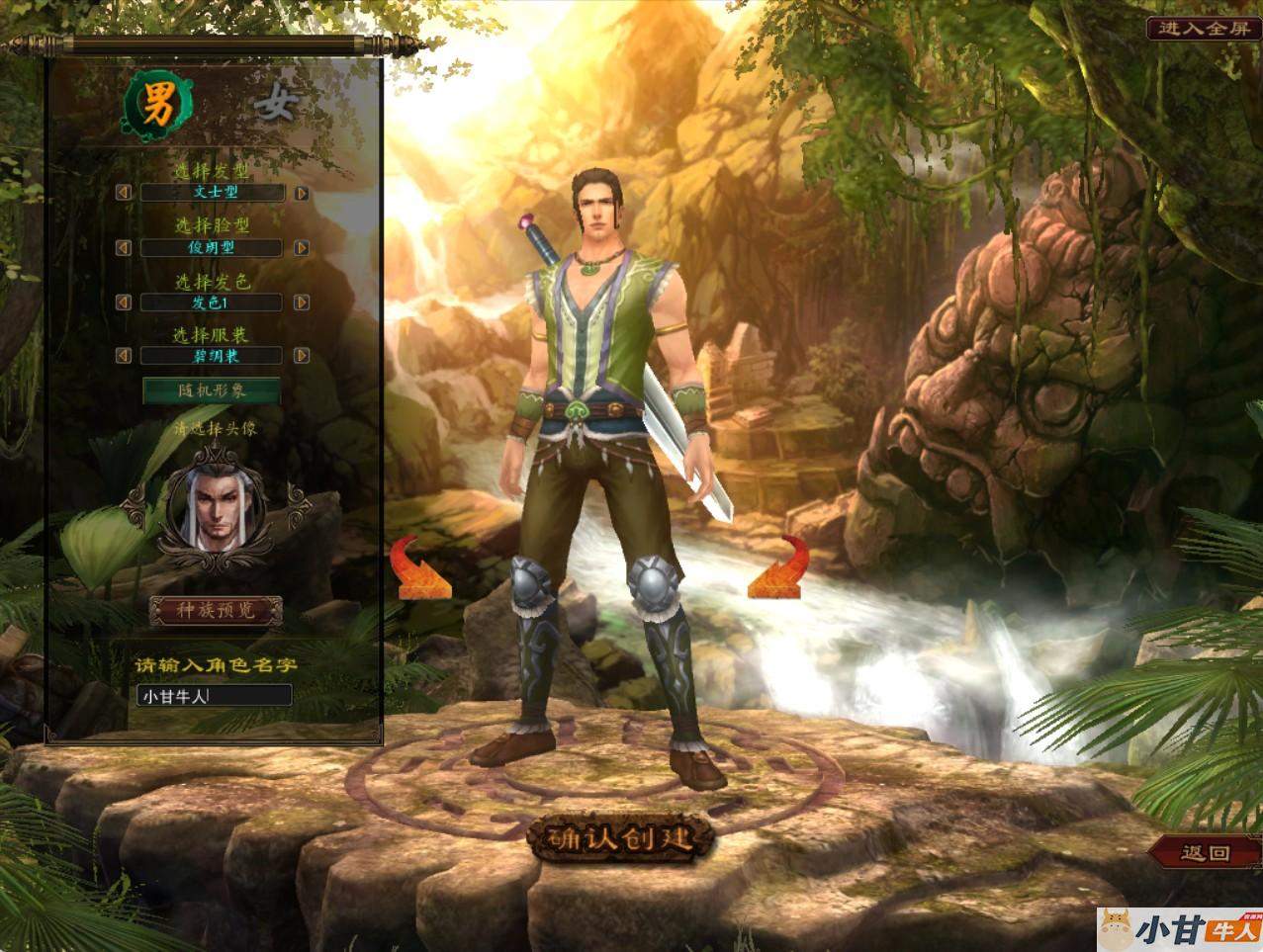The image size is (1263, 952).
Task: Rotate the character with the left flame arrow
Action: pyautogui.click(x=422, y=570)
